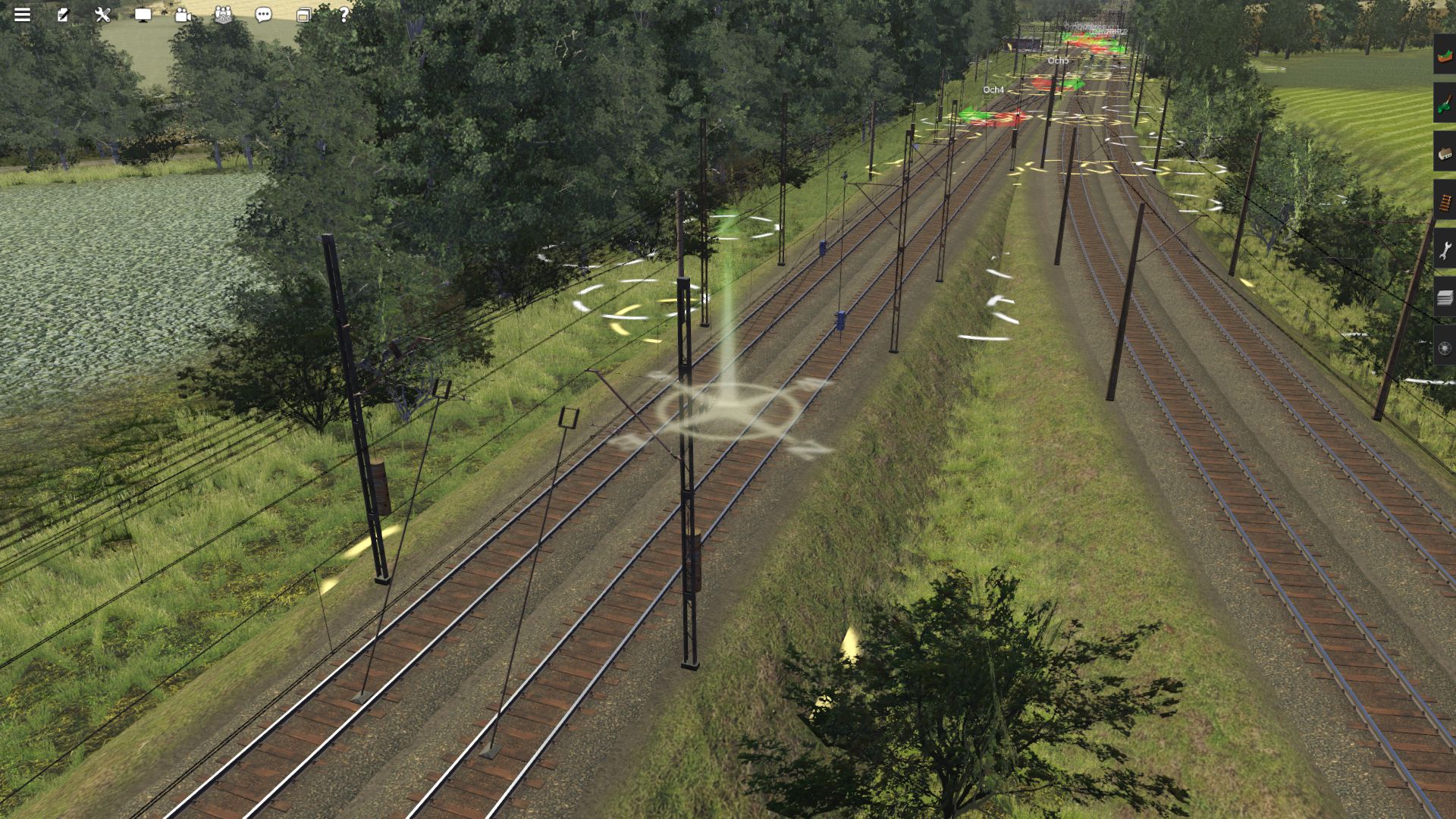Open the silver wrench tools tab

click(x=1445, y=249)
